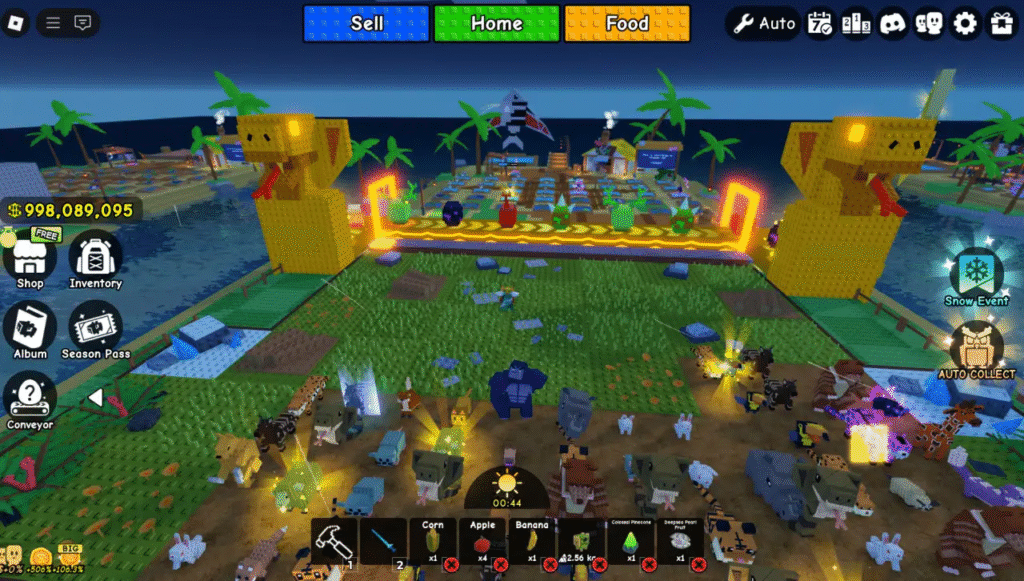Show the leaderboard podium icon

click(856, 23)
